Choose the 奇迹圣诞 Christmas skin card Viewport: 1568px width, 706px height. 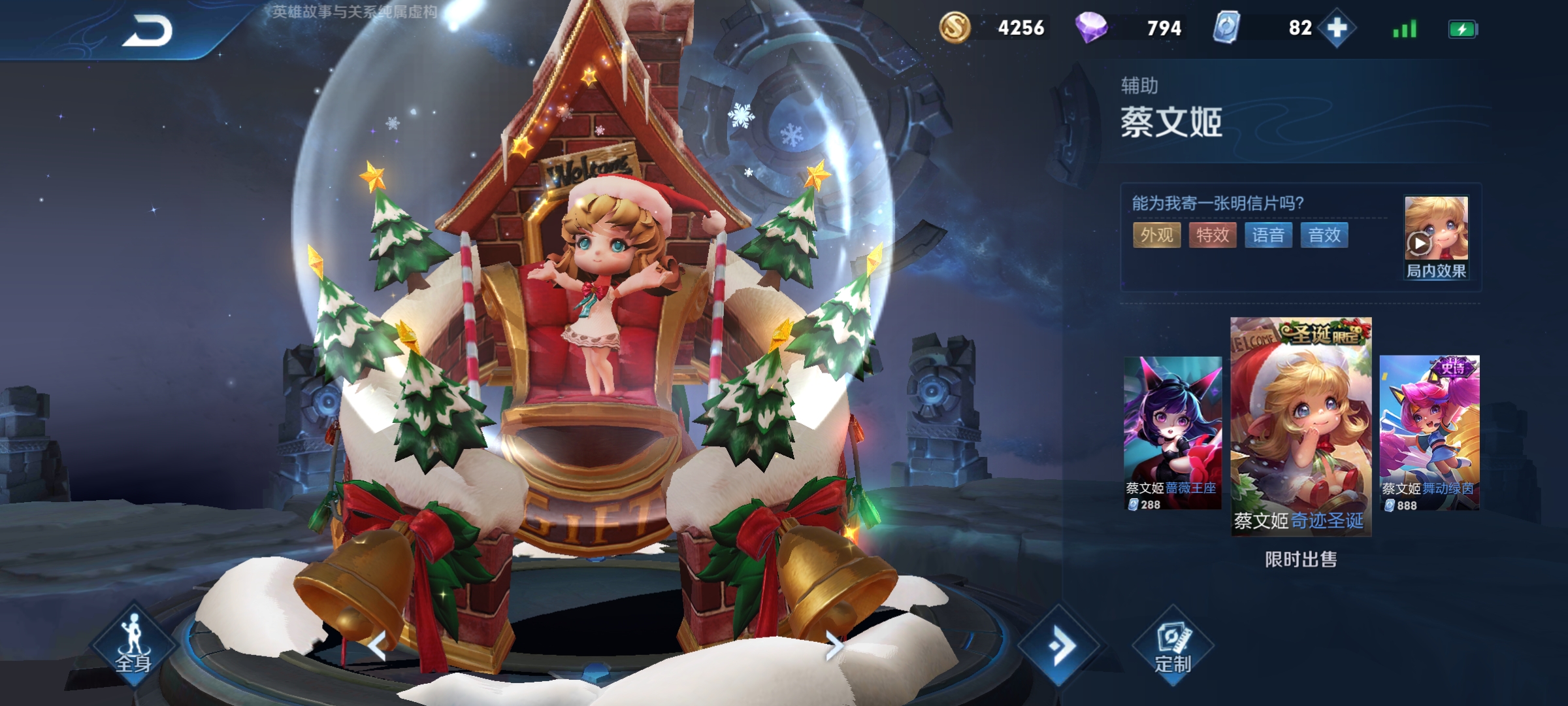[x=1300, y=426]
